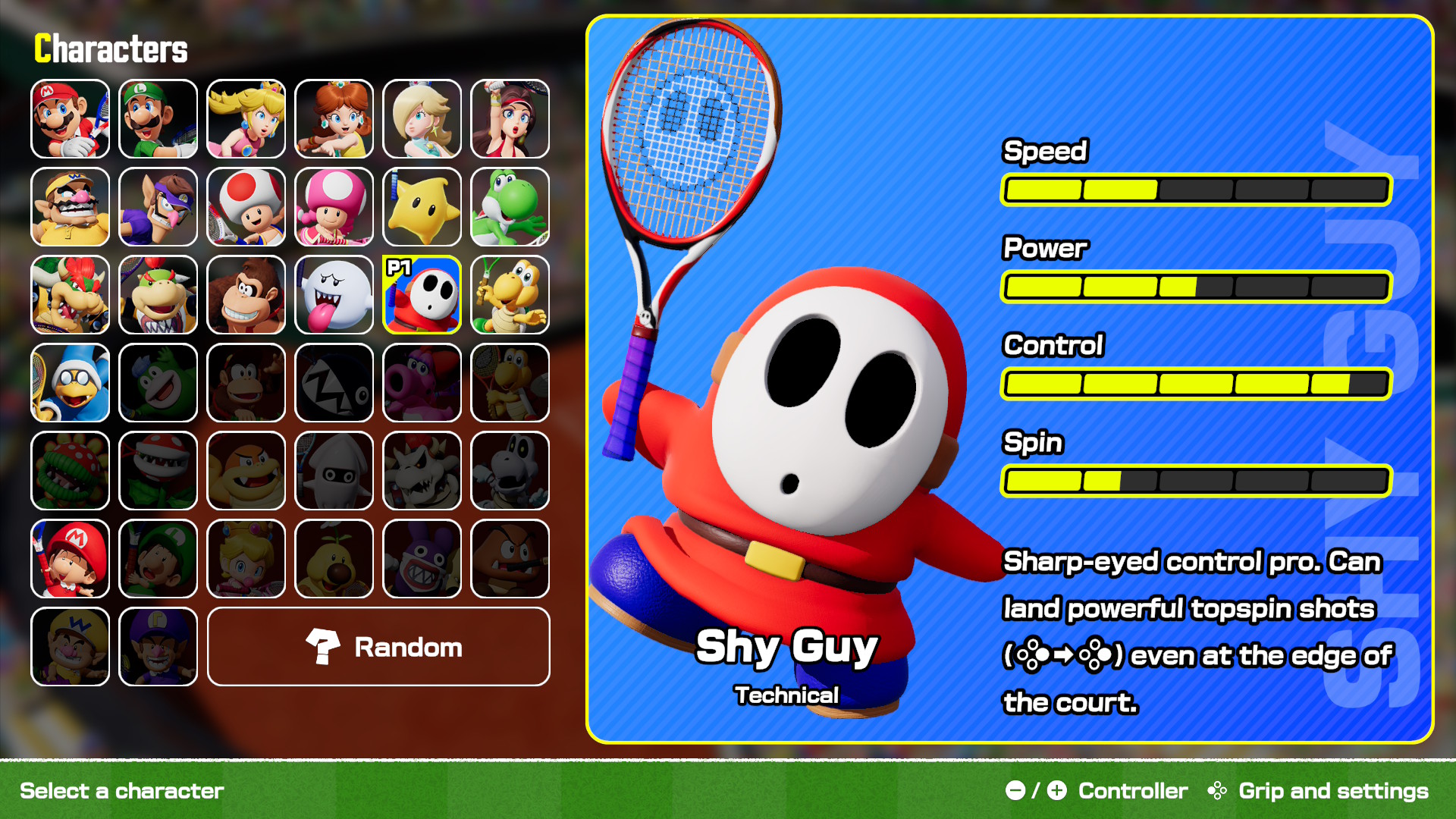Select Daisy's character tile
This screenshot has height=819, width=1456.
pyautogui.click(x=334, y=119)
